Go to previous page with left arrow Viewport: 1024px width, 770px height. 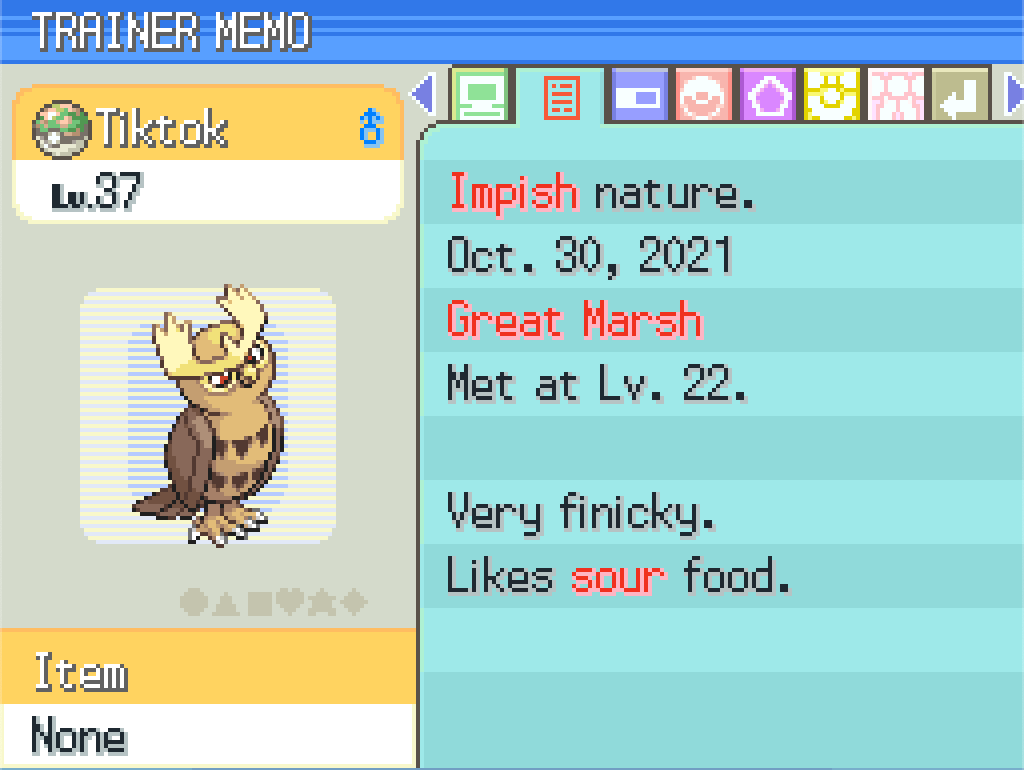(x=424, y=96)
